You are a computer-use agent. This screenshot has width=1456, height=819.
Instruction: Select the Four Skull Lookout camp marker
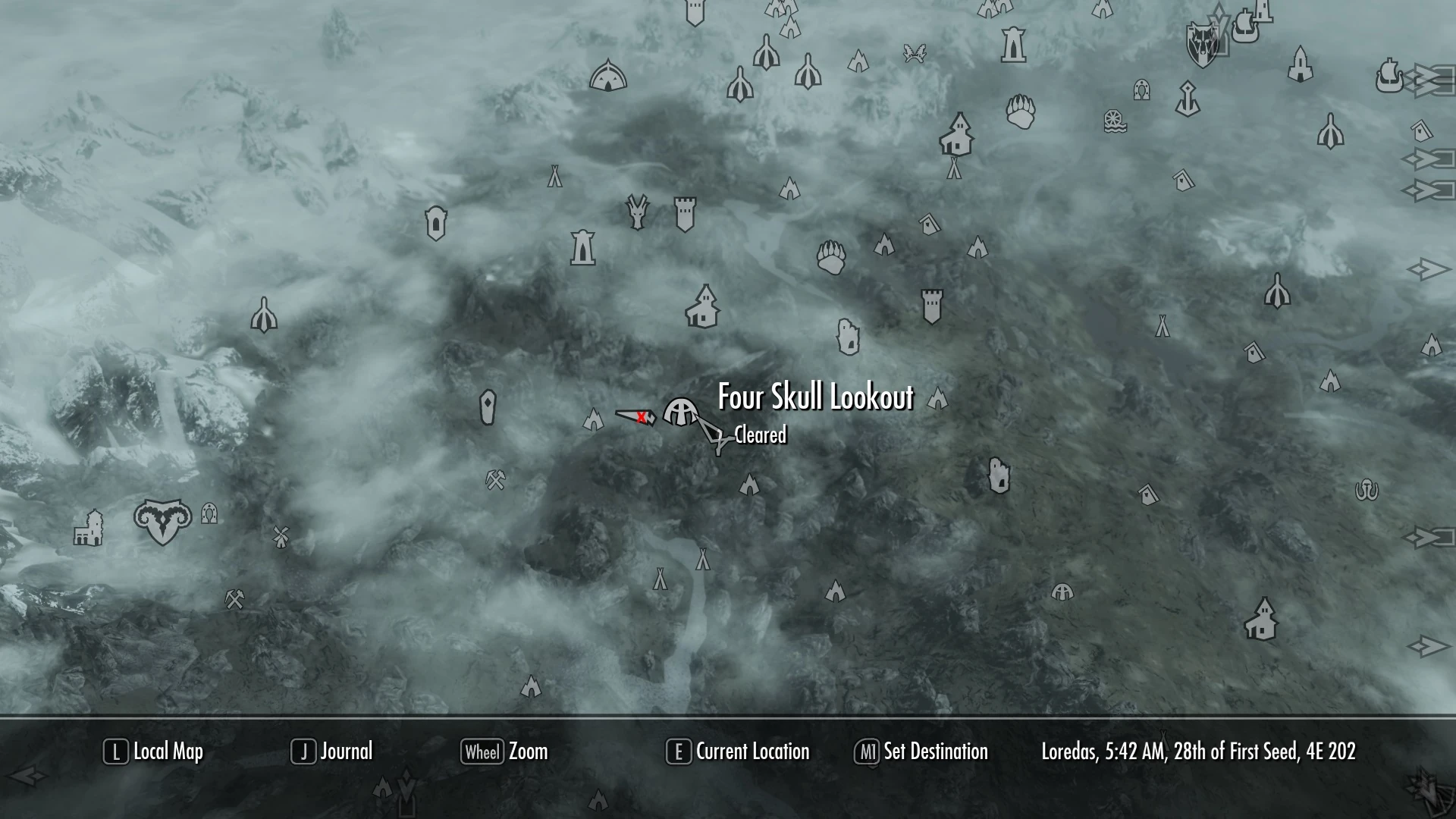point(680,415)
